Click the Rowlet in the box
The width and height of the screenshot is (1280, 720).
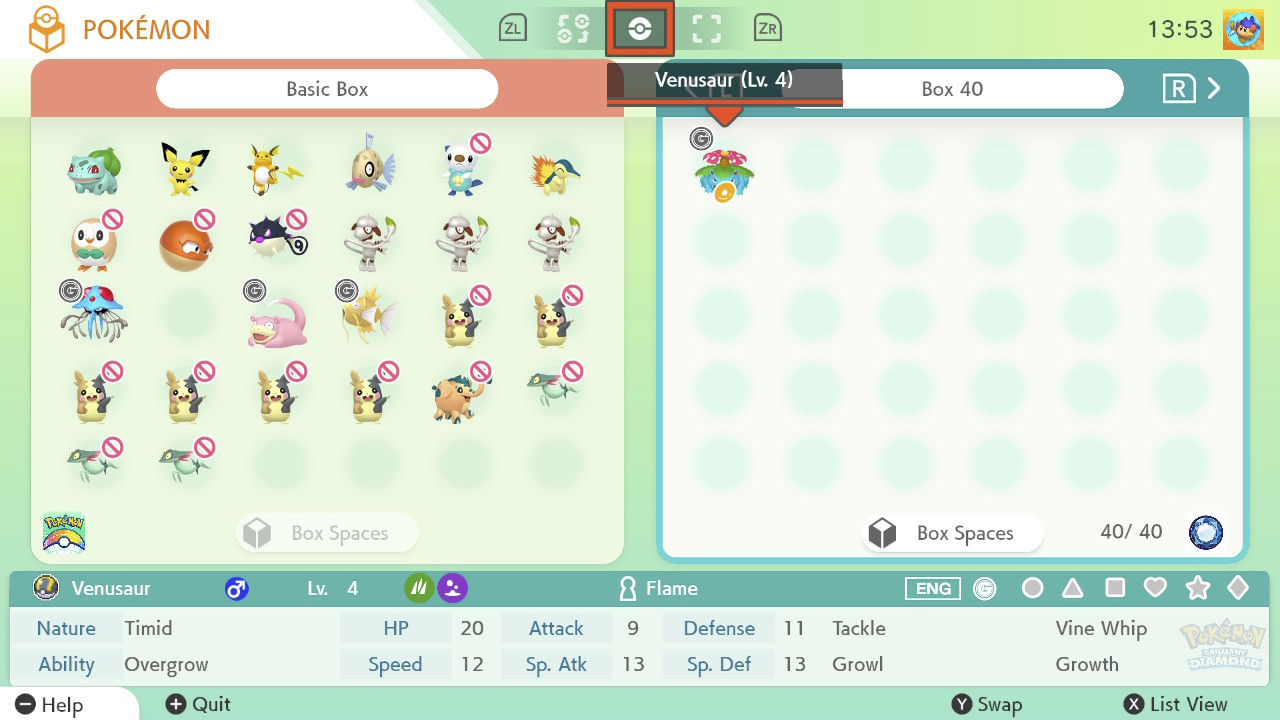coord(95,241)
